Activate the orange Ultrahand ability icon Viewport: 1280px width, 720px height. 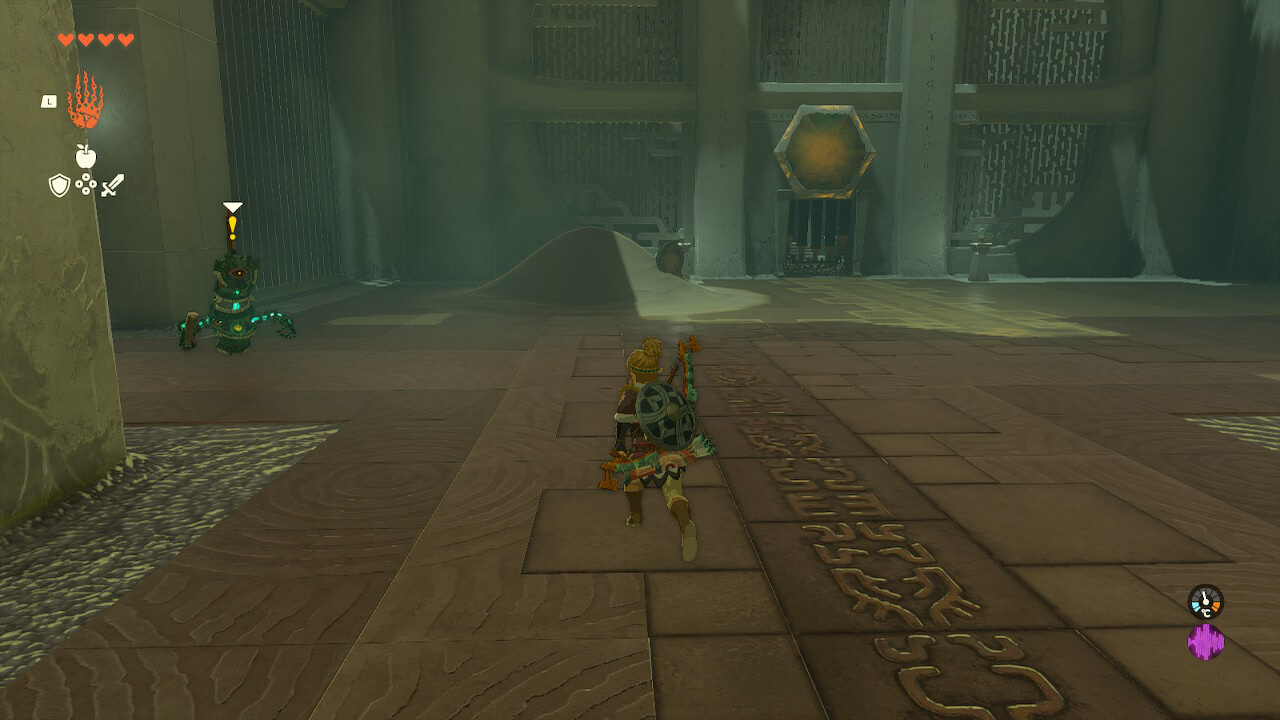[x=85, y=101]
